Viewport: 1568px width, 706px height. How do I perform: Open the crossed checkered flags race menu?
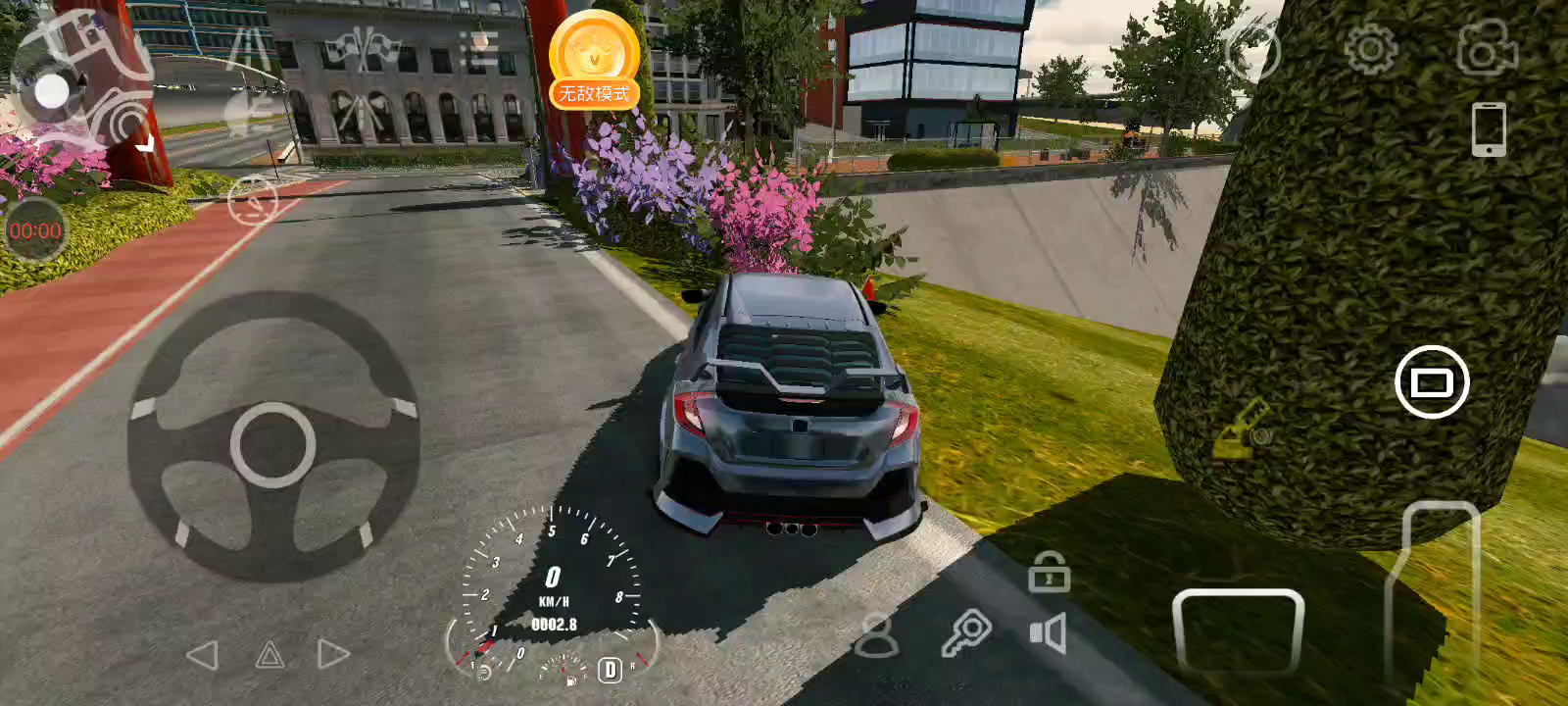364,48
